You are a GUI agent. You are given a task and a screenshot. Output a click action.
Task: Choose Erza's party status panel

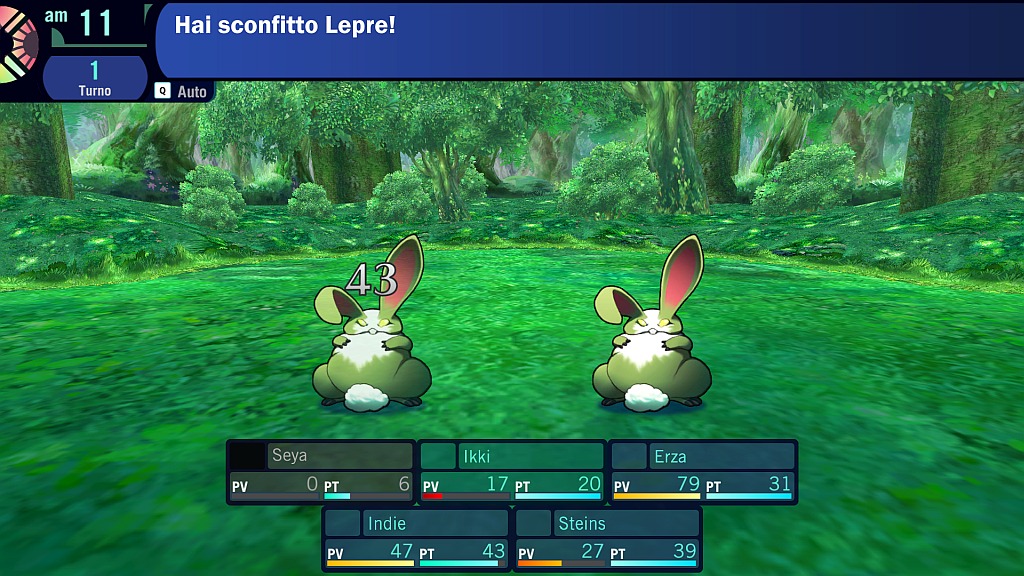click(704, 472)
